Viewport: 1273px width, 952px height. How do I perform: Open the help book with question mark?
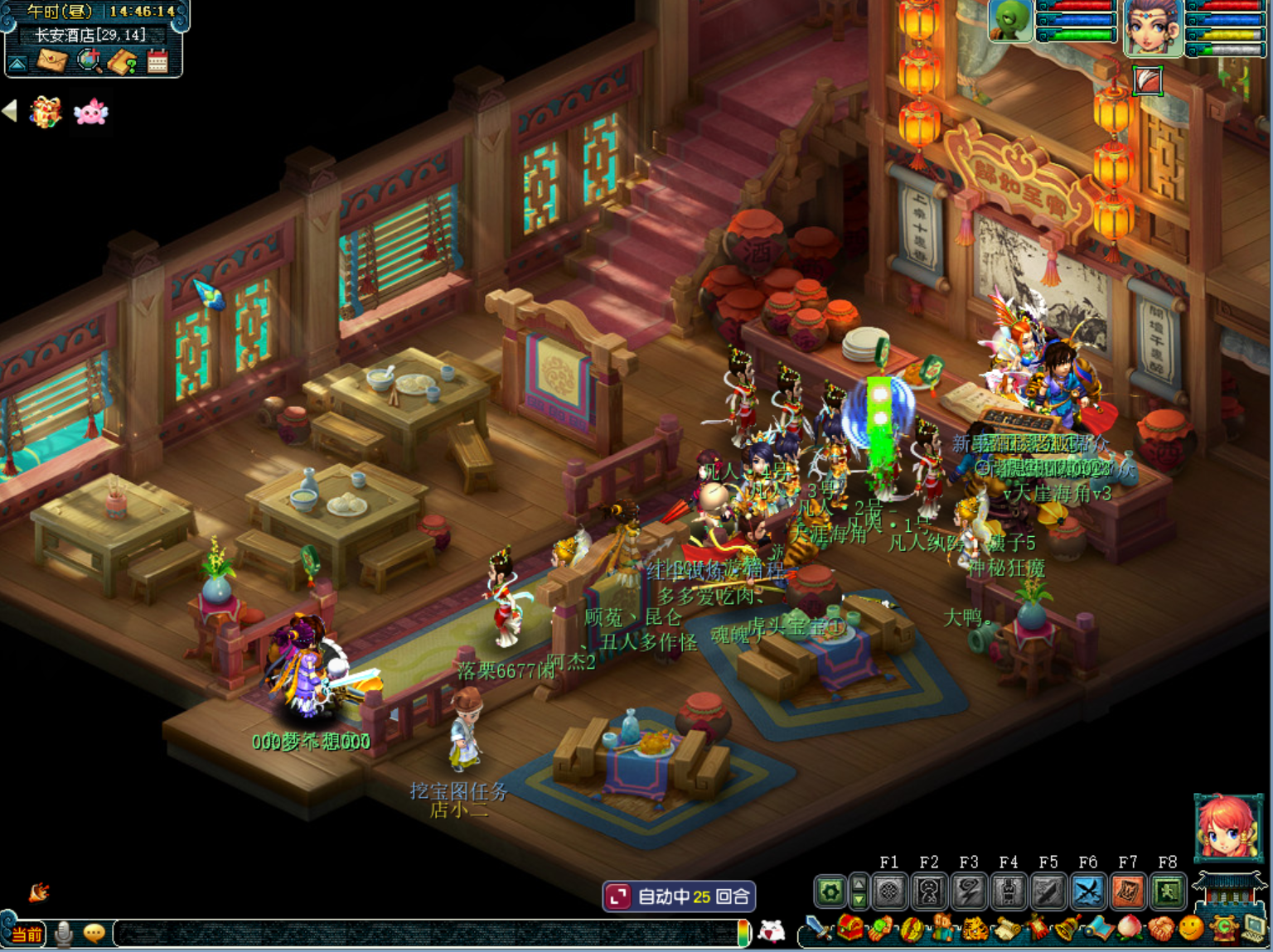click(x=123, y=61)
